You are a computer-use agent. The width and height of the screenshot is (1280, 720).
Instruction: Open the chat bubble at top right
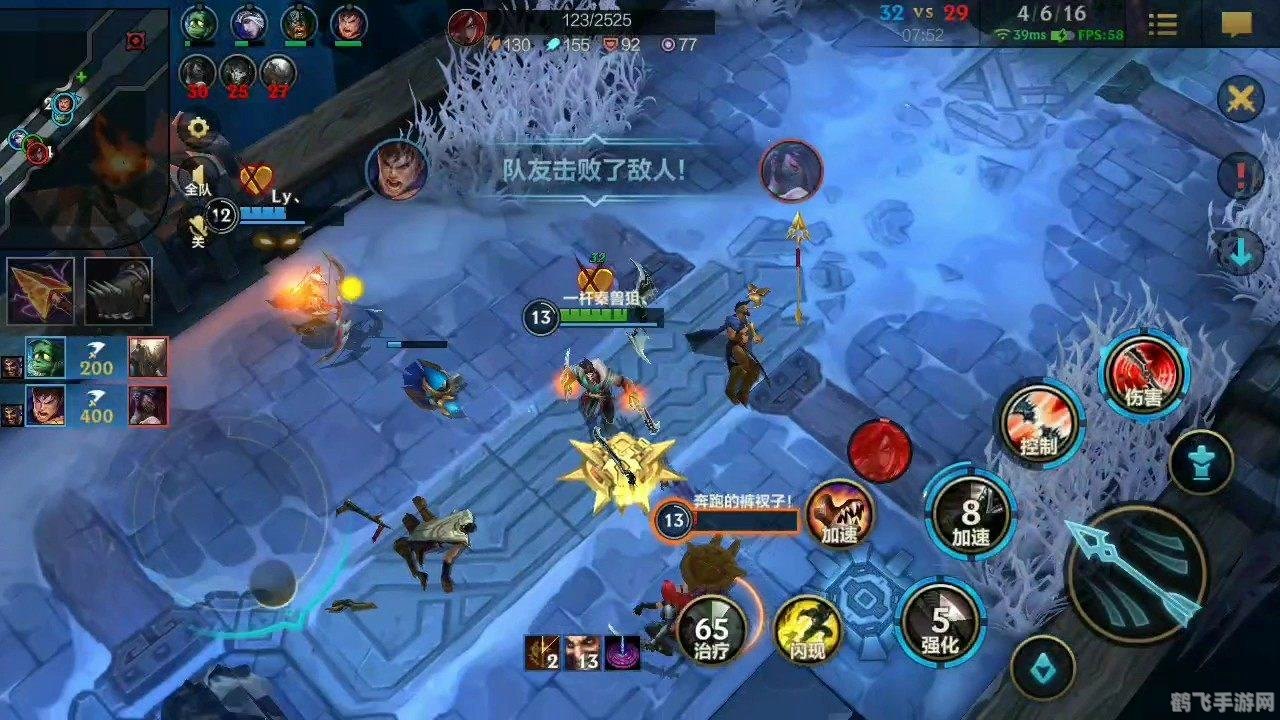[1235, 24]
